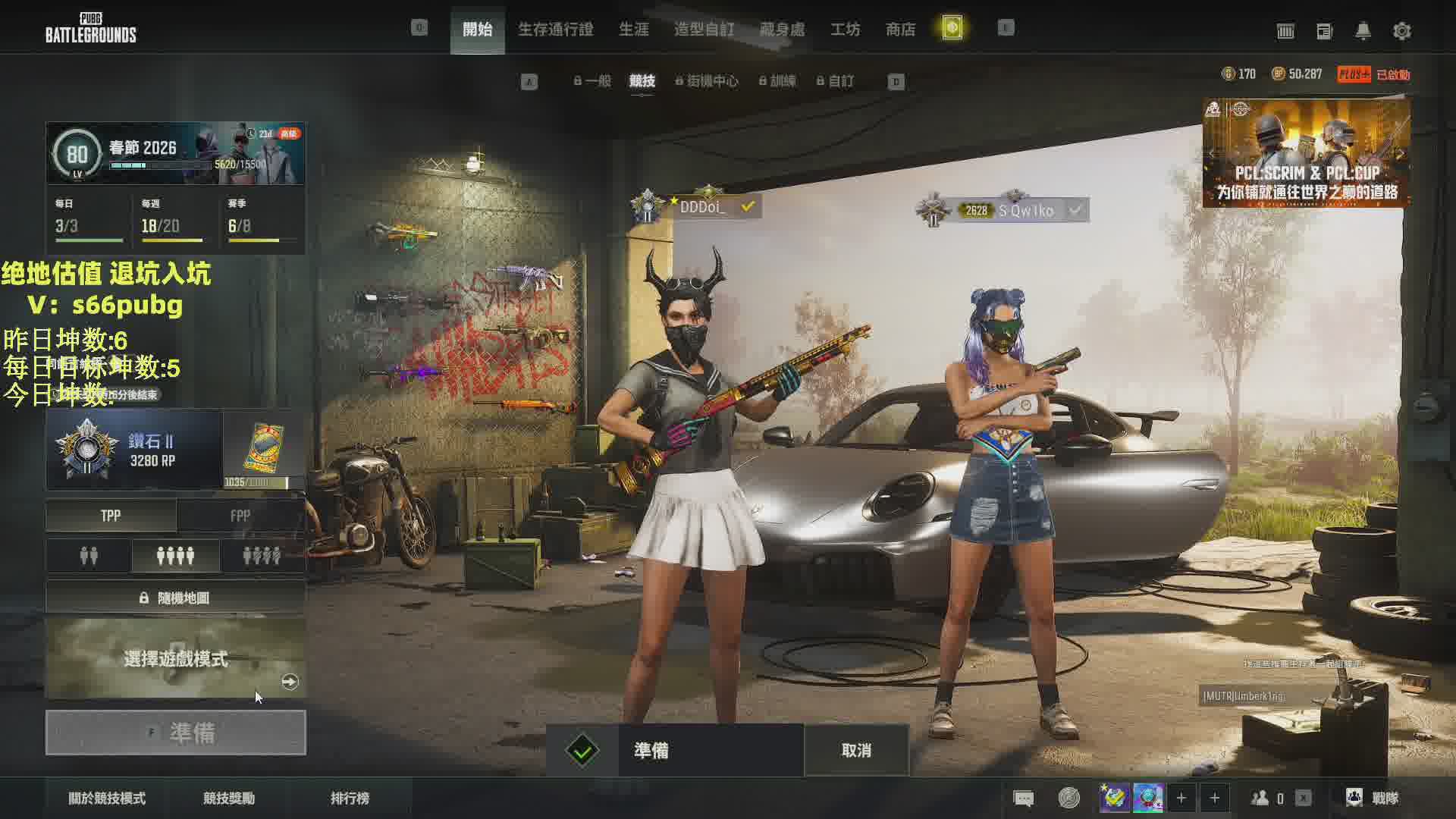1456x819 pixels.
Task: Open the 排行榜 leaderboard
Action: pyautogui.click(x=350, y=798)
